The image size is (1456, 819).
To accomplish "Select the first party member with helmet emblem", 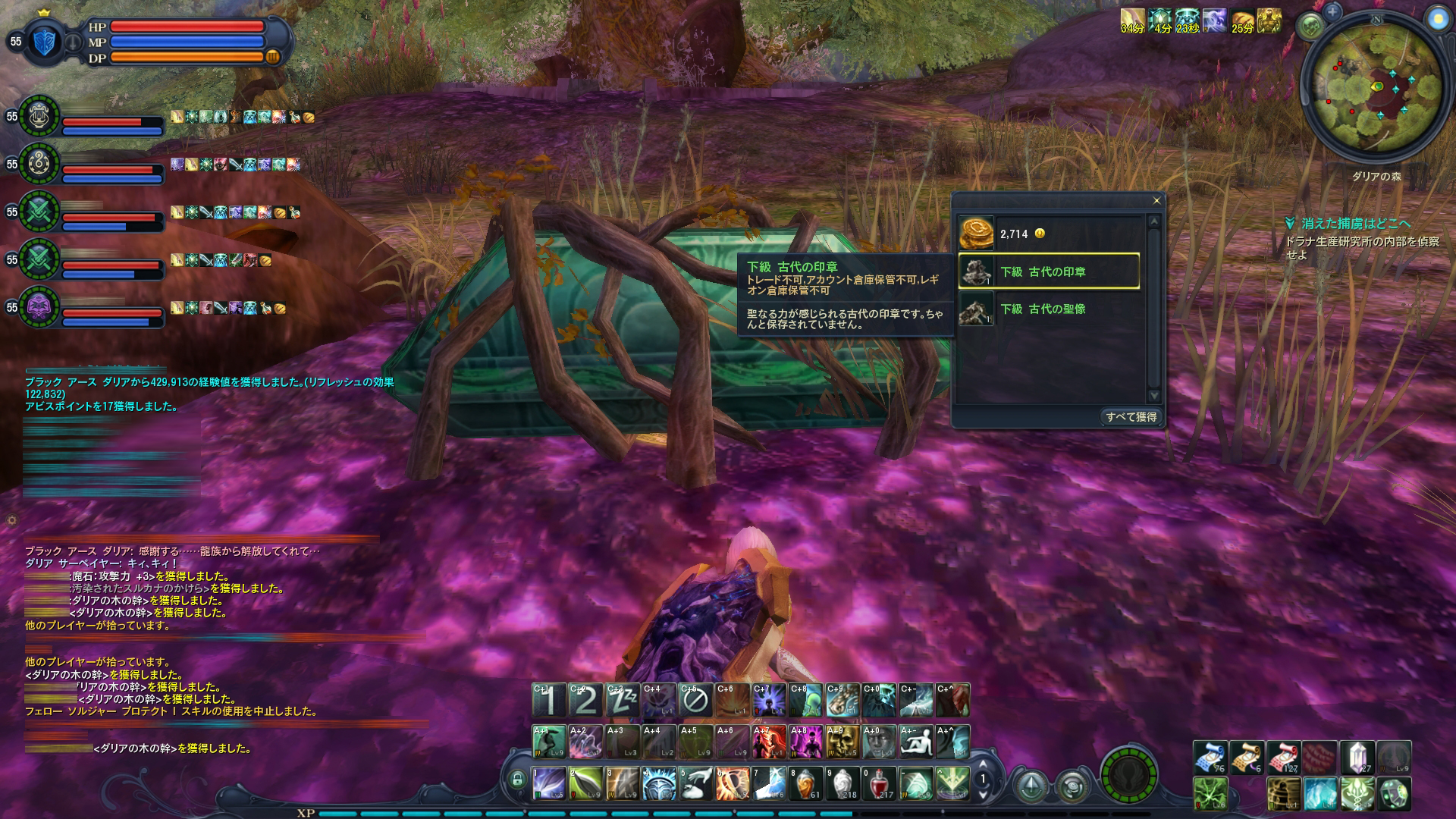I will pos(39,115).
